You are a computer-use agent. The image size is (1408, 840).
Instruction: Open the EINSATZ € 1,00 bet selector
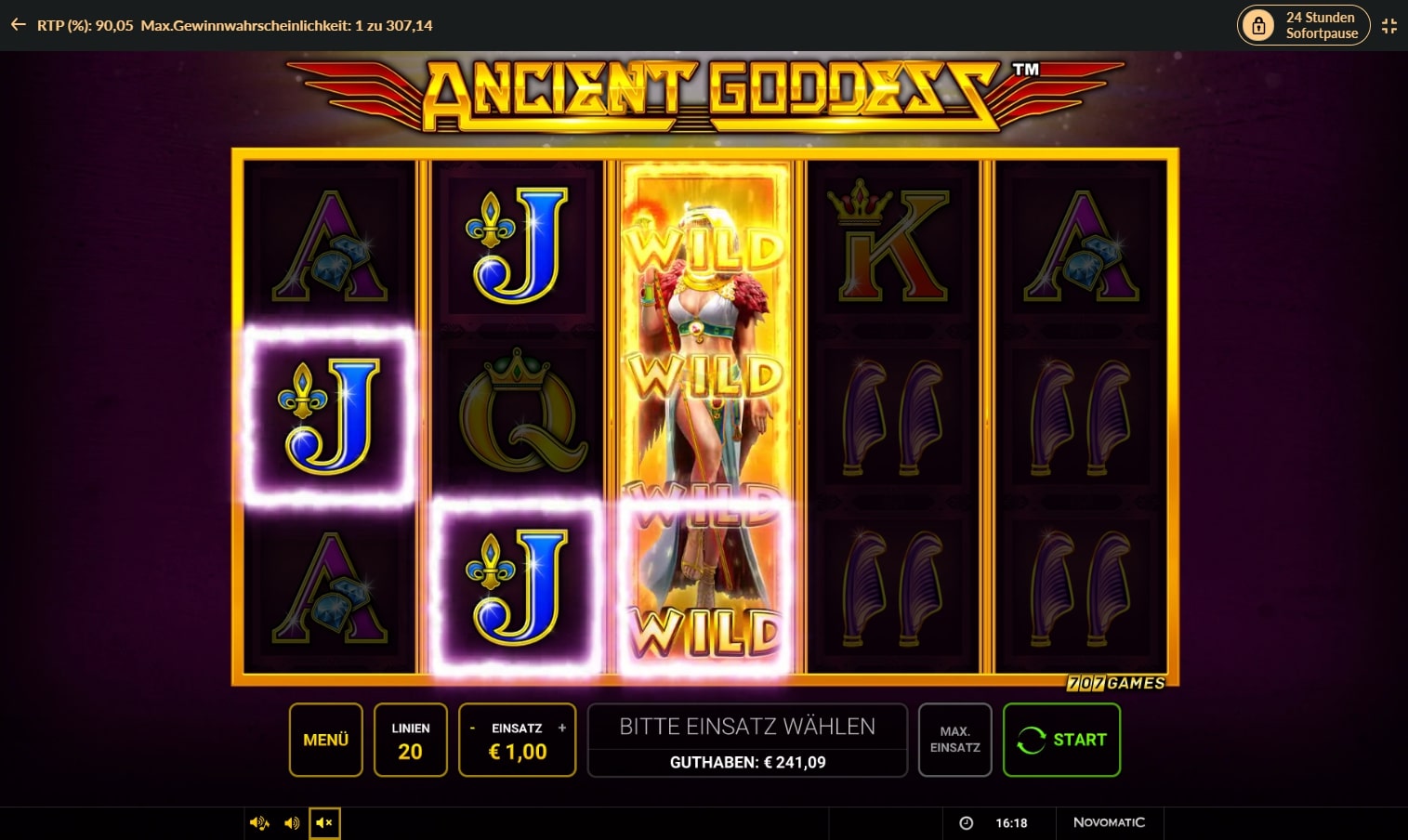(517, 740)
